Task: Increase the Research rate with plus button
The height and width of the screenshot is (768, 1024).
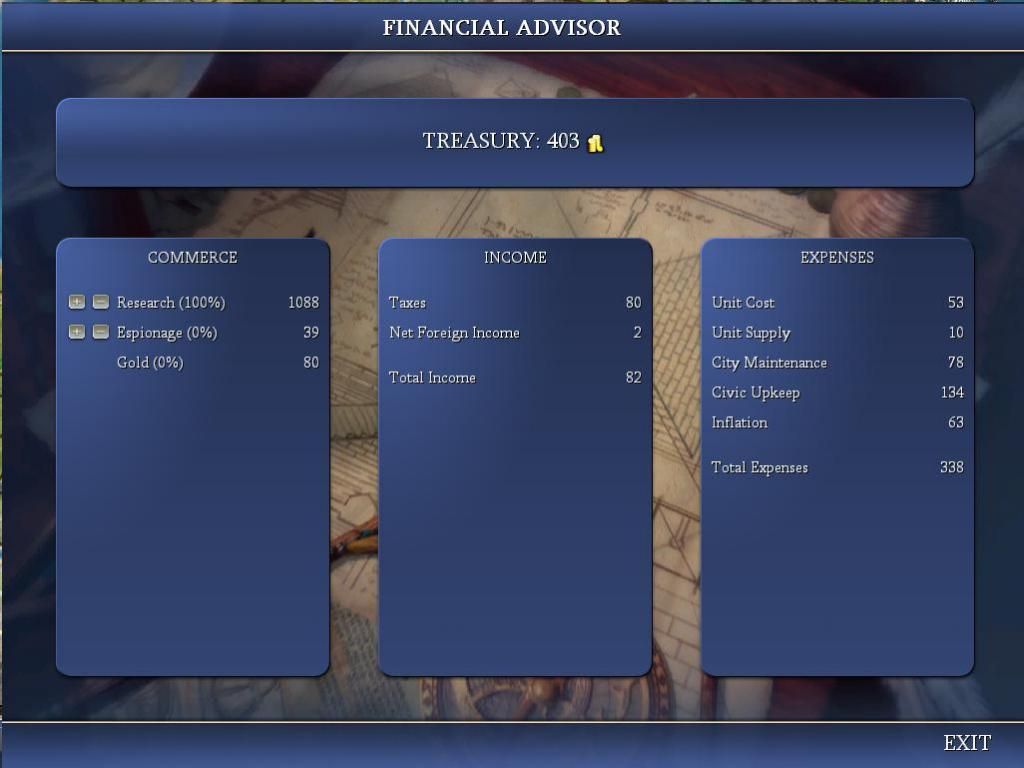Action: tap(77, 302)
